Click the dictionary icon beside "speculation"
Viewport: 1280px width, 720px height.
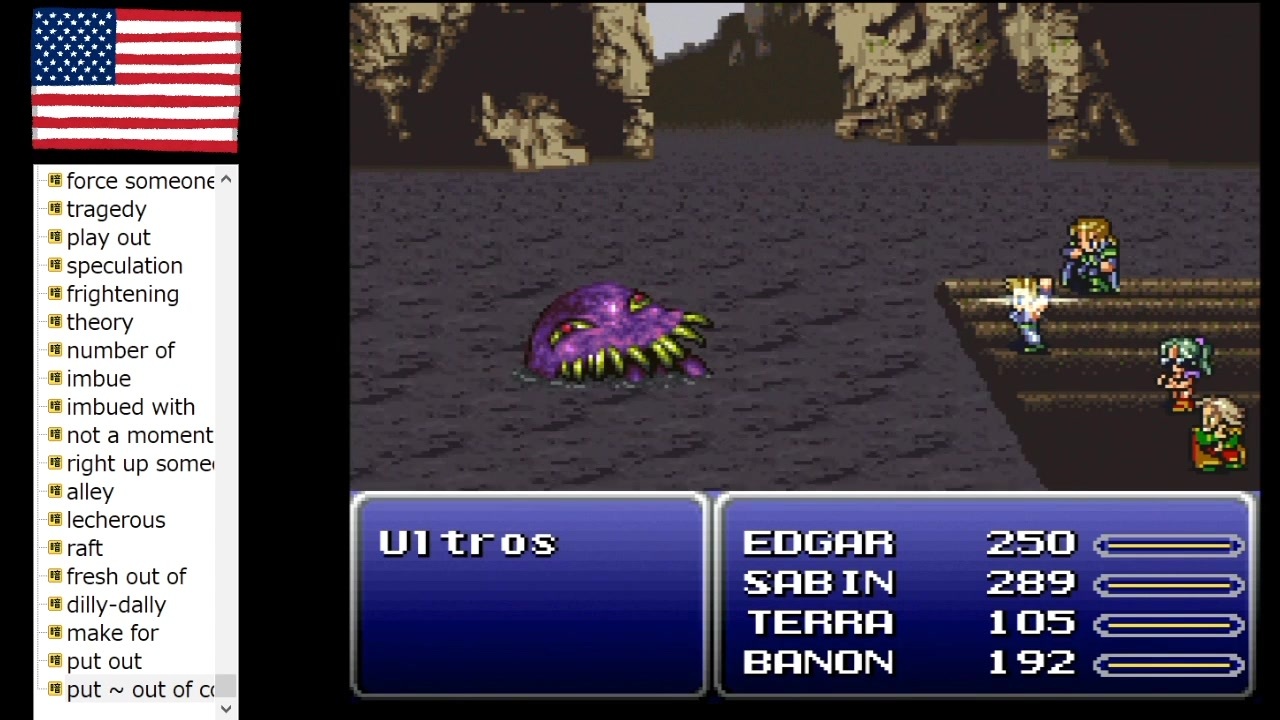pos(54,266)
